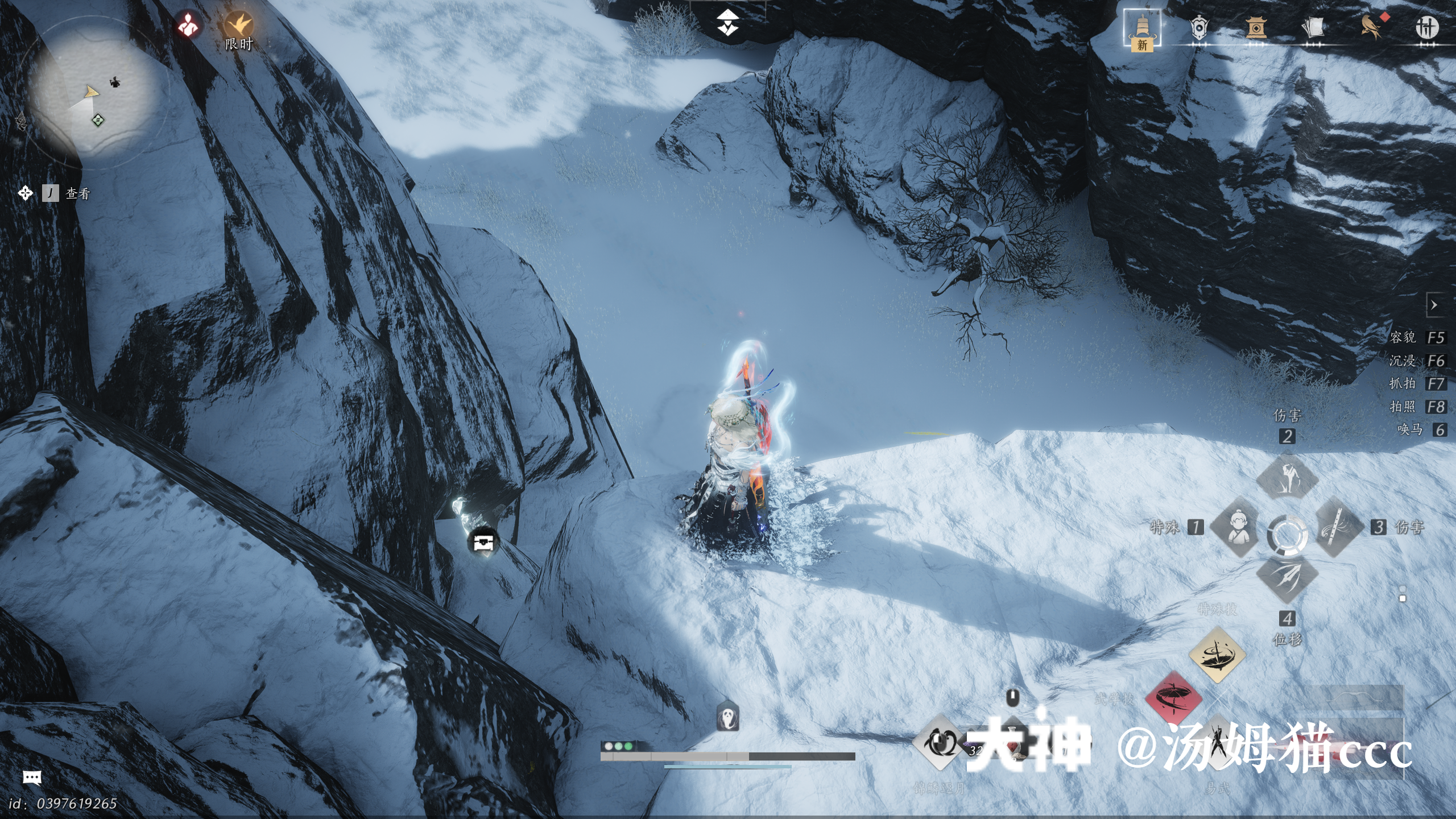Activate the standing figure damage skill
1456x819 pixels.
pyautogui.click(x=1287, y=478)
